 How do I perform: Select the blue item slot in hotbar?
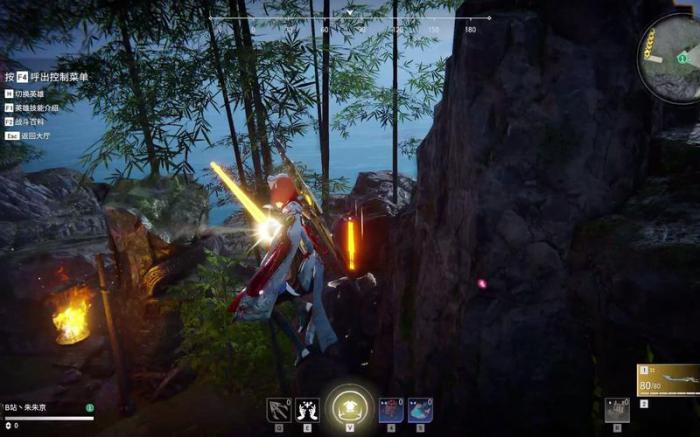[420, 410]
